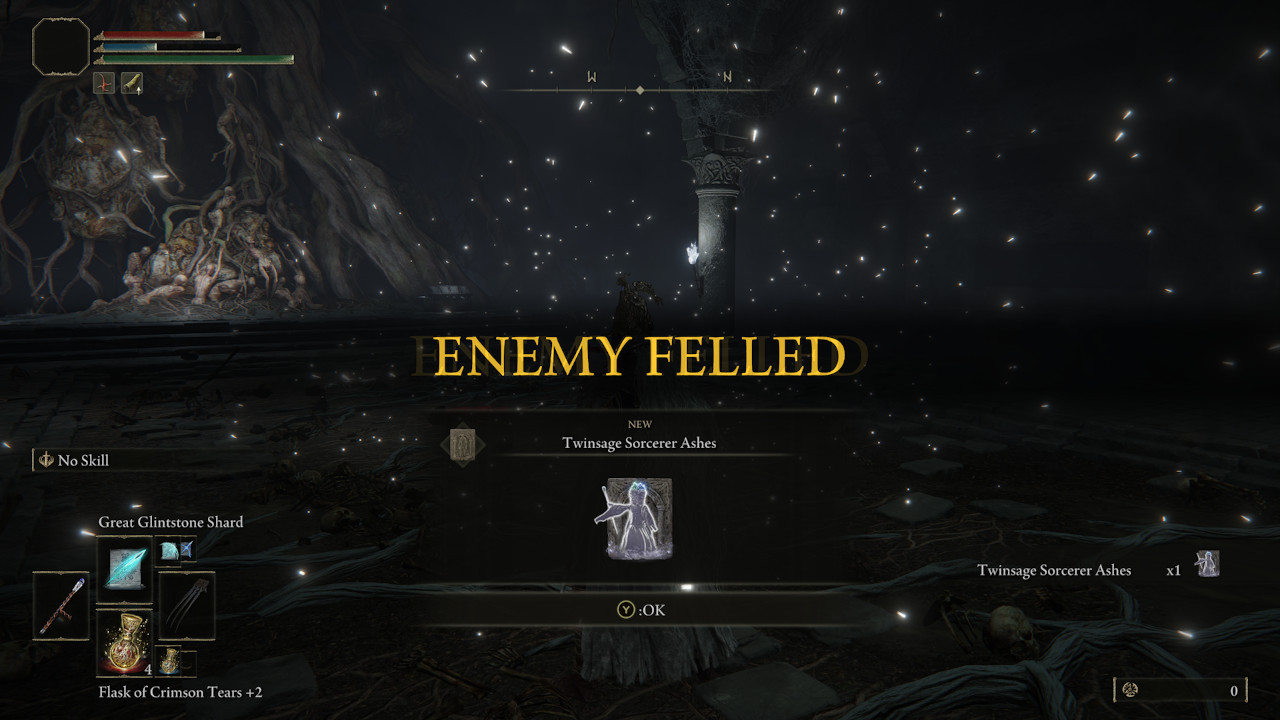Viewport: 1280px width, 720px height.
Task: Click the No Skill crest emblem
Action: click(45, 460)
